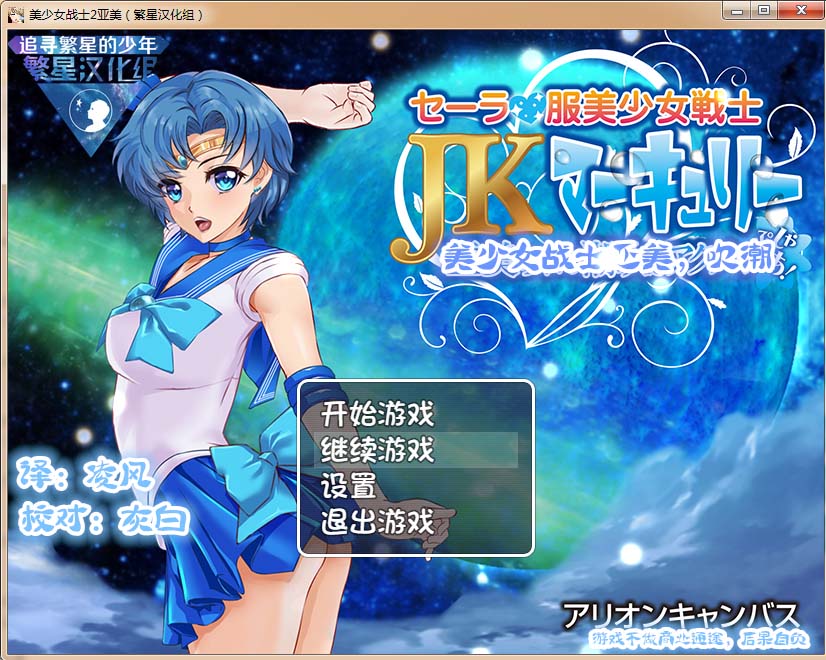Close the game window
This screenshot has height=660, width=826.
(x=798, y=9)
